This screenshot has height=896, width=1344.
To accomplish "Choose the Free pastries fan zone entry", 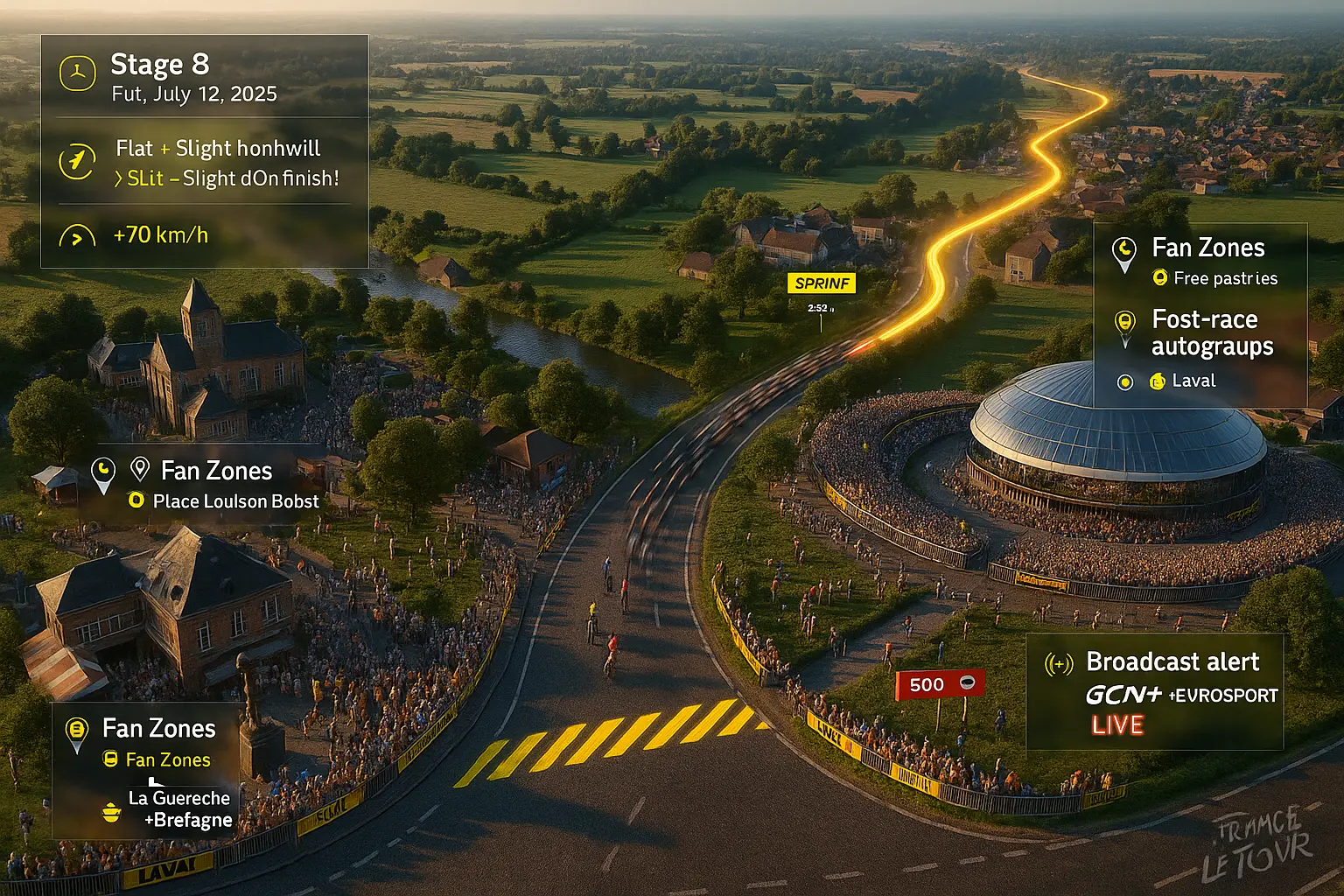I will pyautogui.click(x=1225, y=278).
